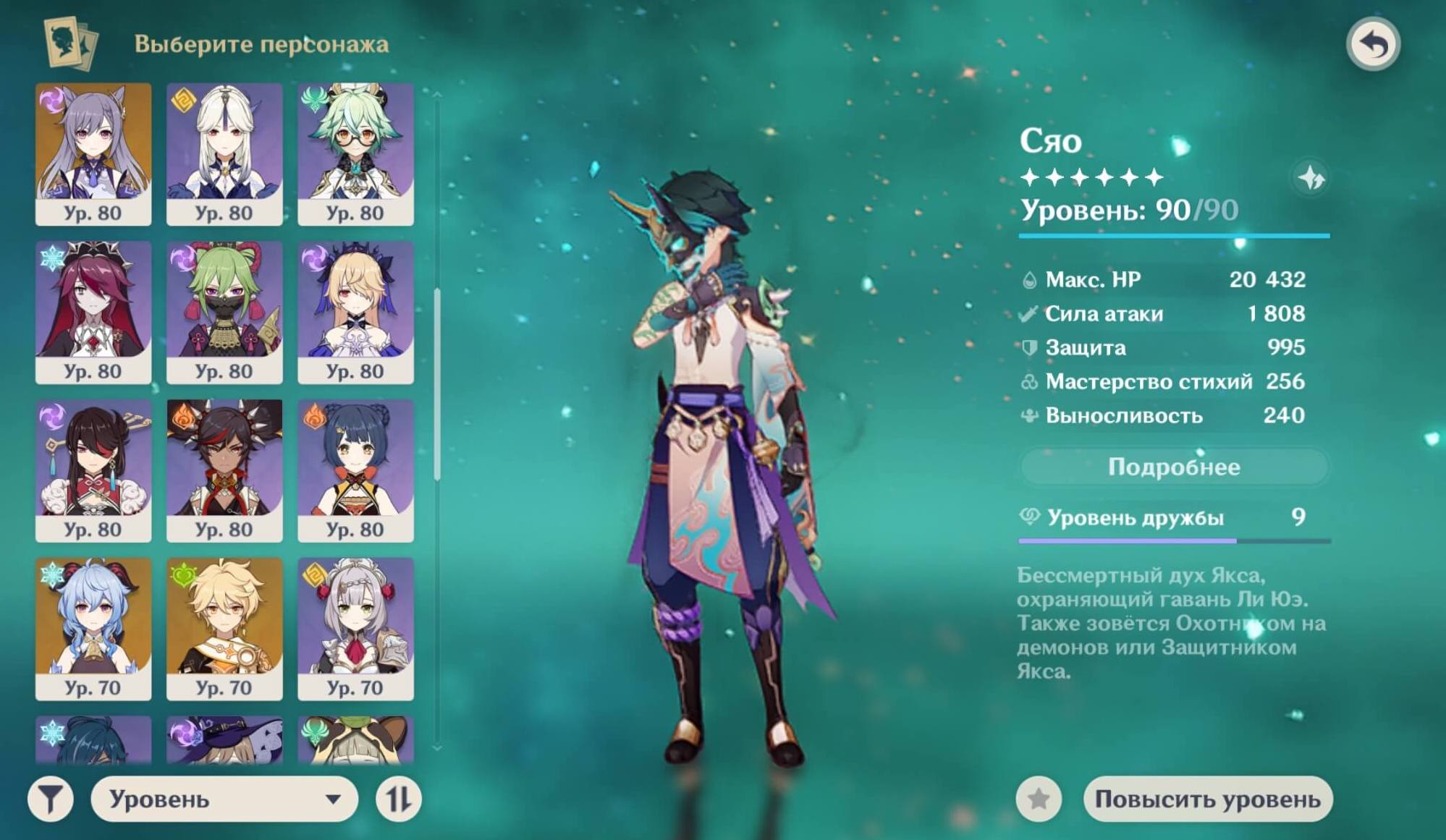This screenshot has height=840, width=1446.
Task: Select Sucrose from the character list
Action: (x=355, y=153)
